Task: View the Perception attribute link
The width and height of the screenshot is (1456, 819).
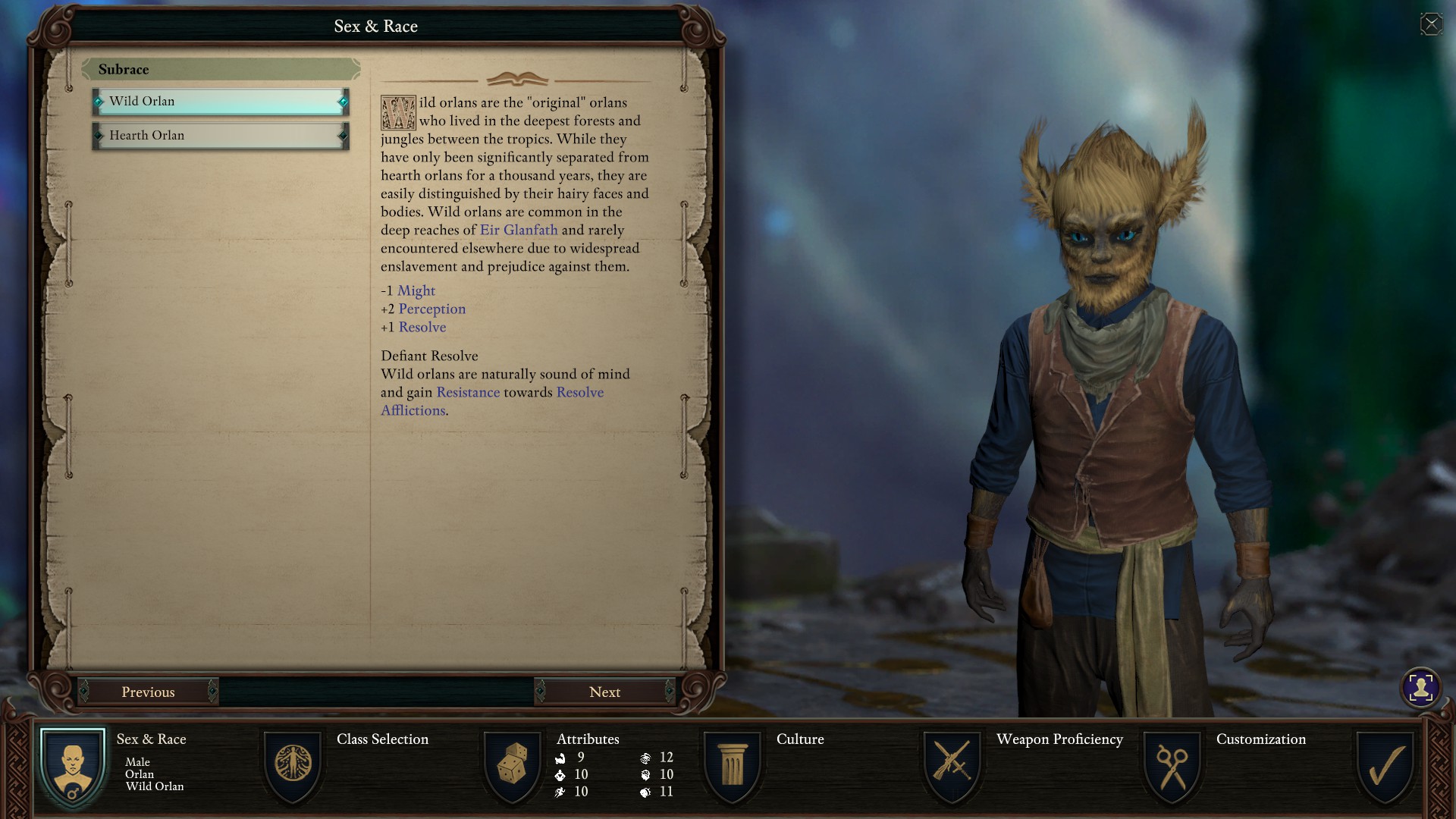Action: pos(432,309)
